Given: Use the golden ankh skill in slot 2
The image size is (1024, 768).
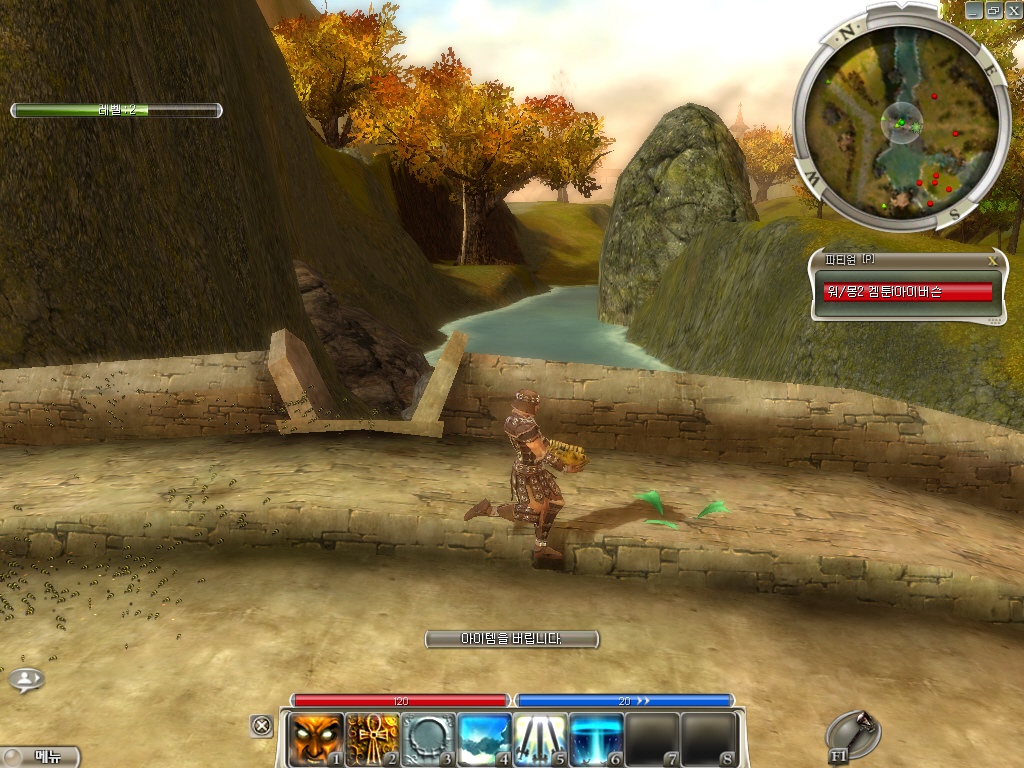Looking at the screenshot, I should tap(372, 740).
